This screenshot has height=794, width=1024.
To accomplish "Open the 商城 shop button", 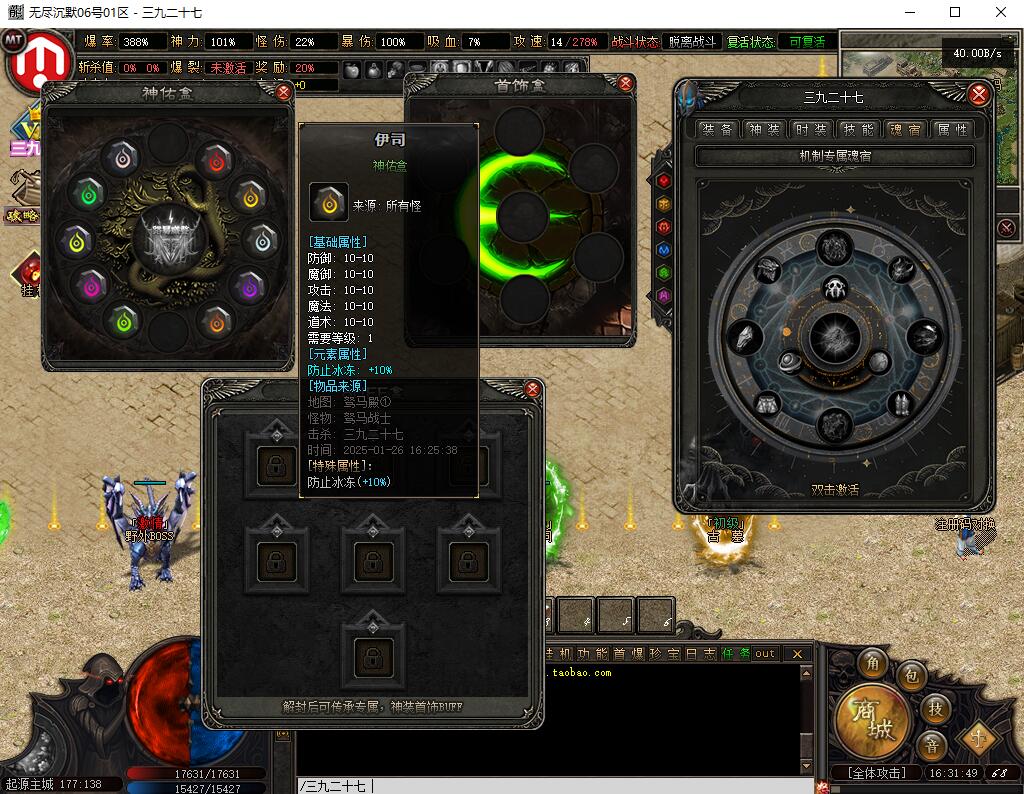I will (866, 717).
